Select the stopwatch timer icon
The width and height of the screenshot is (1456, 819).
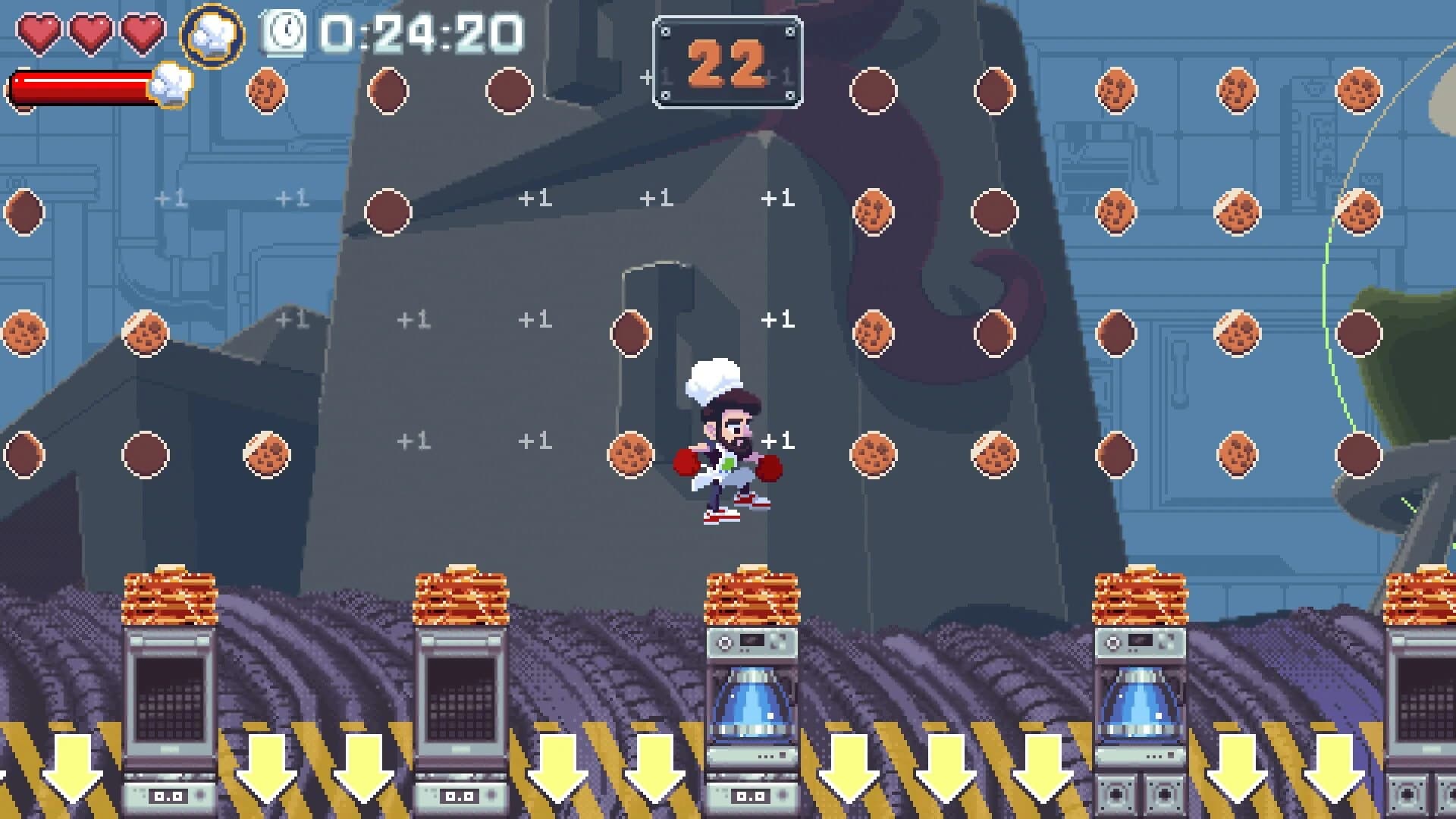pos(284,32)
